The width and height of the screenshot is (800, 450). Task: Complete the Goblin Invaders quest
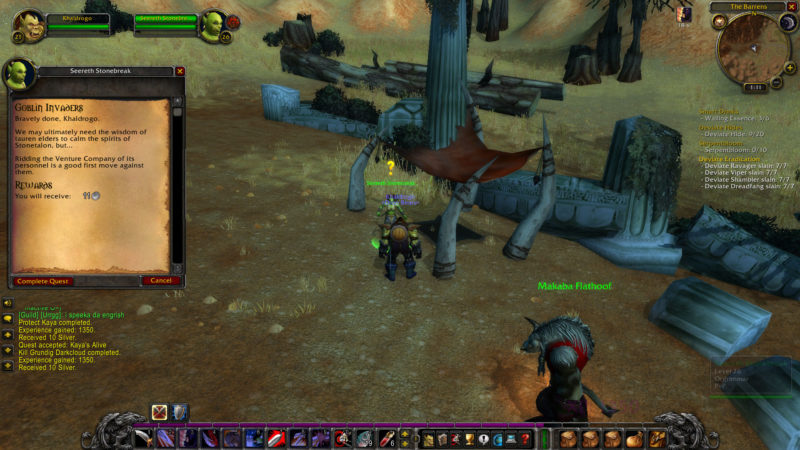(42, 281)
